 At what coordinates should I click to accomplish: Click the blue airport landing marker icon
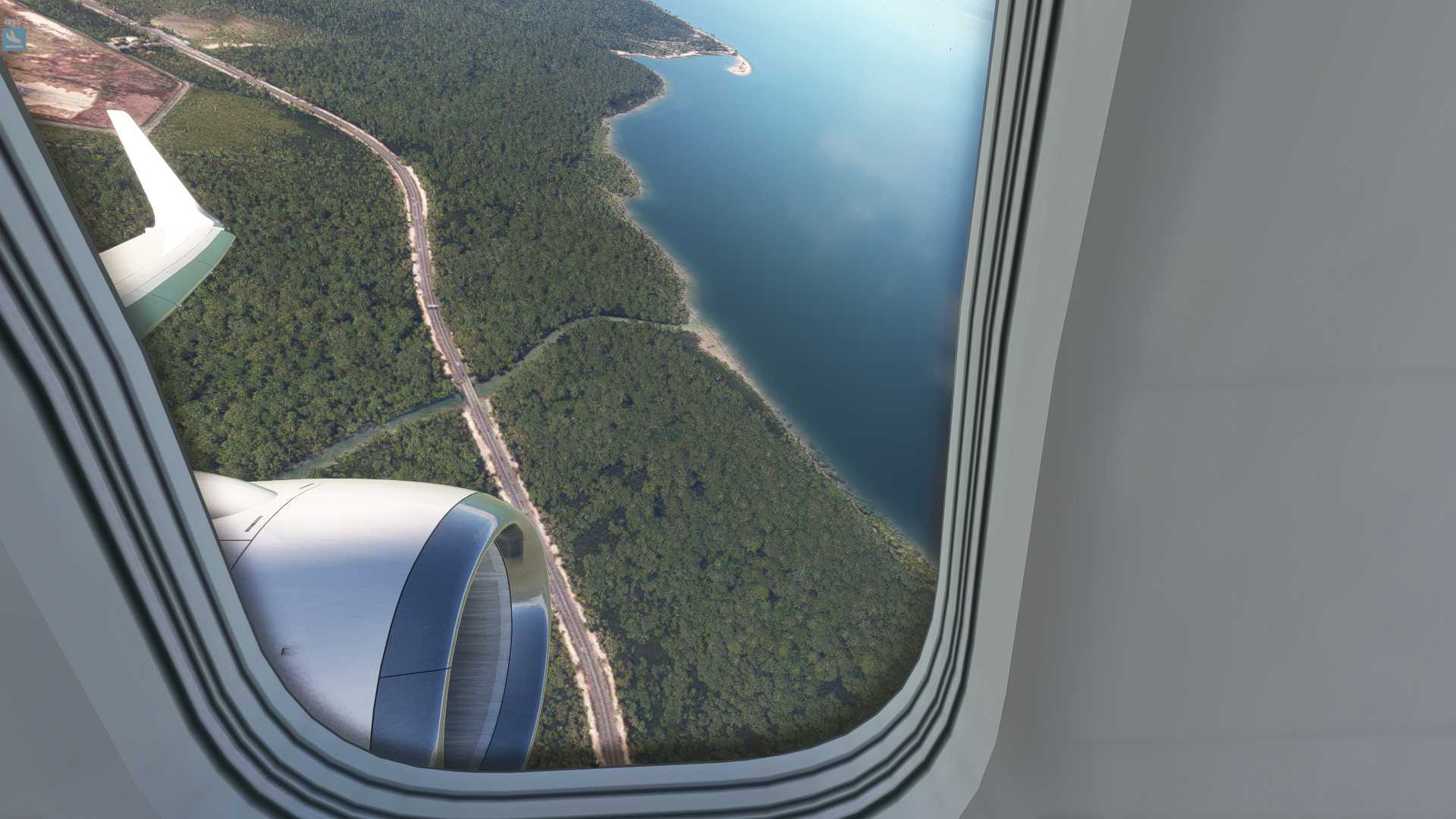tap(14, 38)
